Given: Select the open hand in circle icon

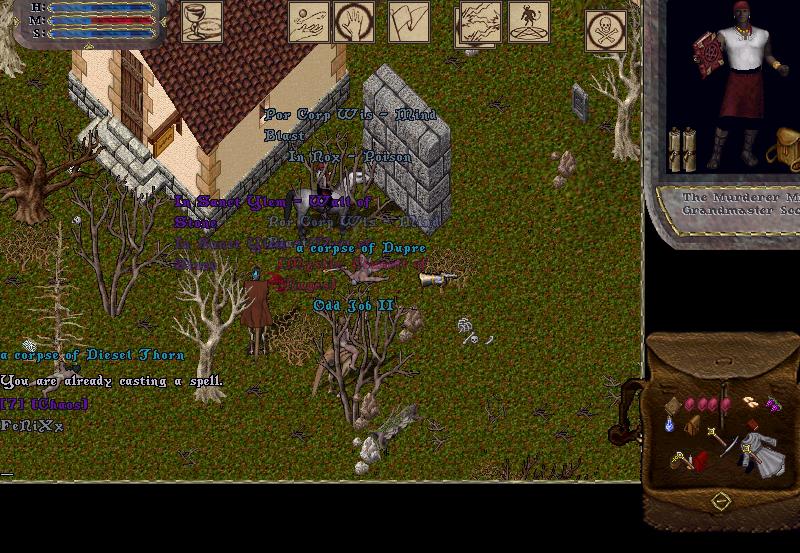Looking at the screenshot, I should tap(354, 22).
